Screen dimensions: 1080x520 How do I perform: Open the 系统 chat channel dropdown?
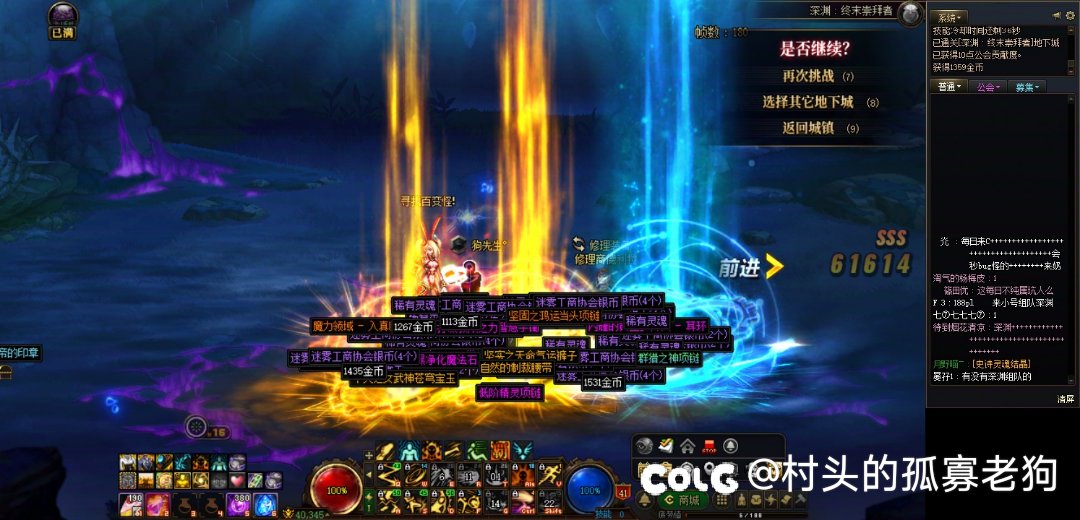[947, 17]
